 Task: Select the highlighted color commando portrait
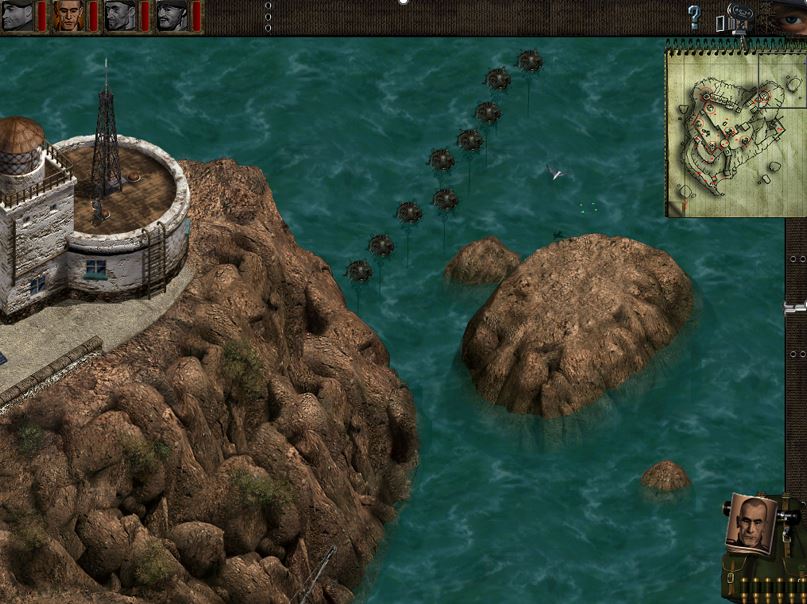pos(68,16)
